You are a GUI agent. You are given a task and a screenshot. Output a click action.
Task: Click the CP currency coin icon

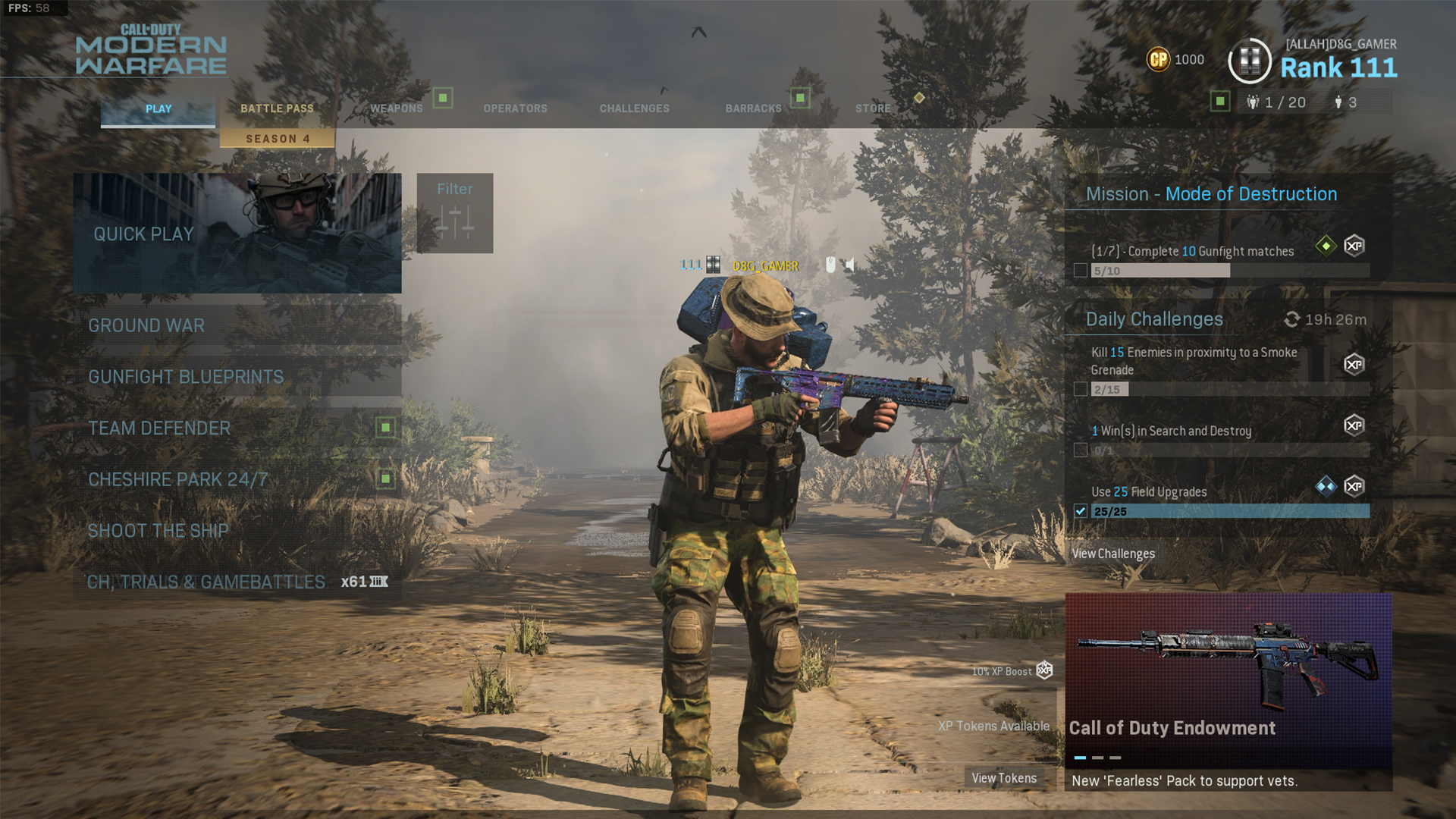pyautogui.click(x=1159, y=59)
